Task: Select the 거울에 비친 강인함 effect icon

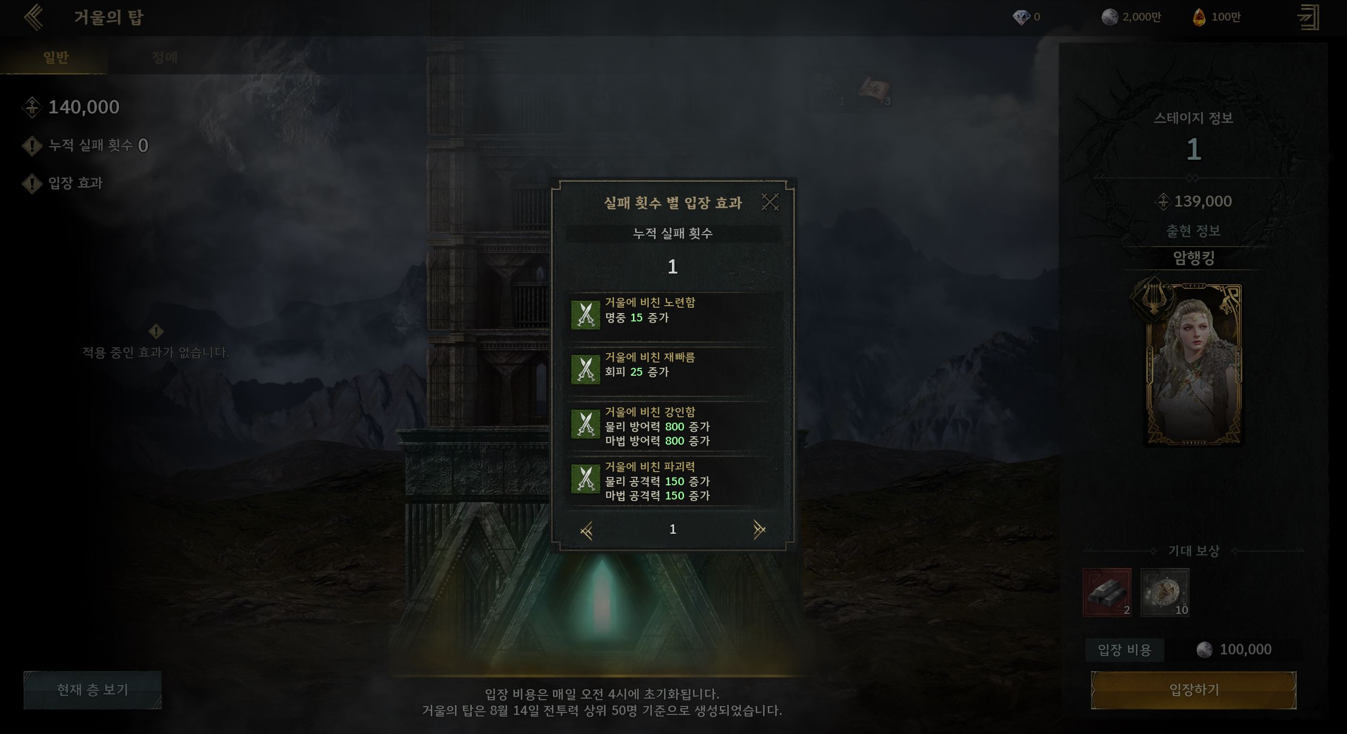Action: [x=585, y=424]
